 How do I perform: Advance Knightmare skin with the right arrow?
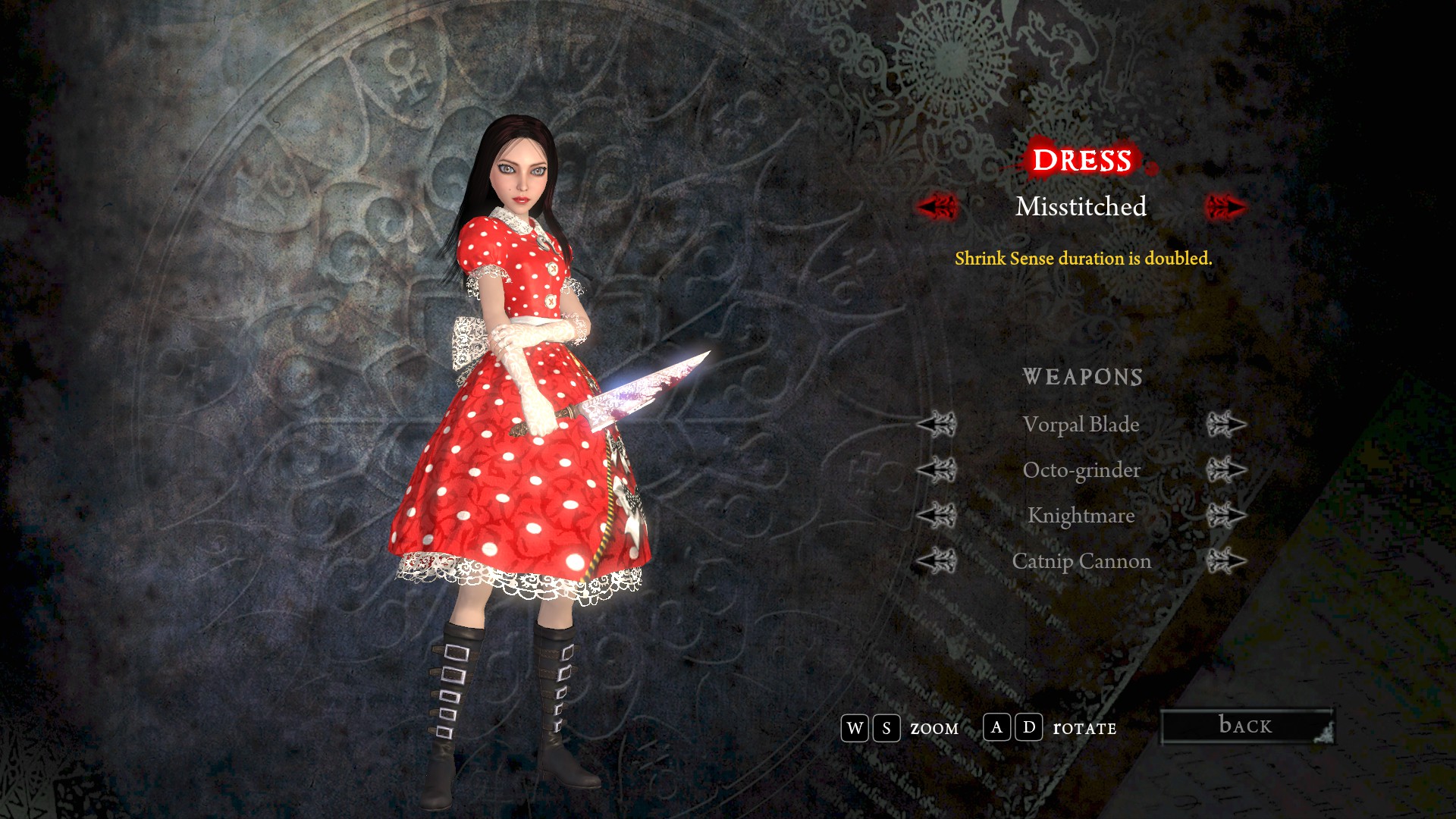[x=1225, y=516]
